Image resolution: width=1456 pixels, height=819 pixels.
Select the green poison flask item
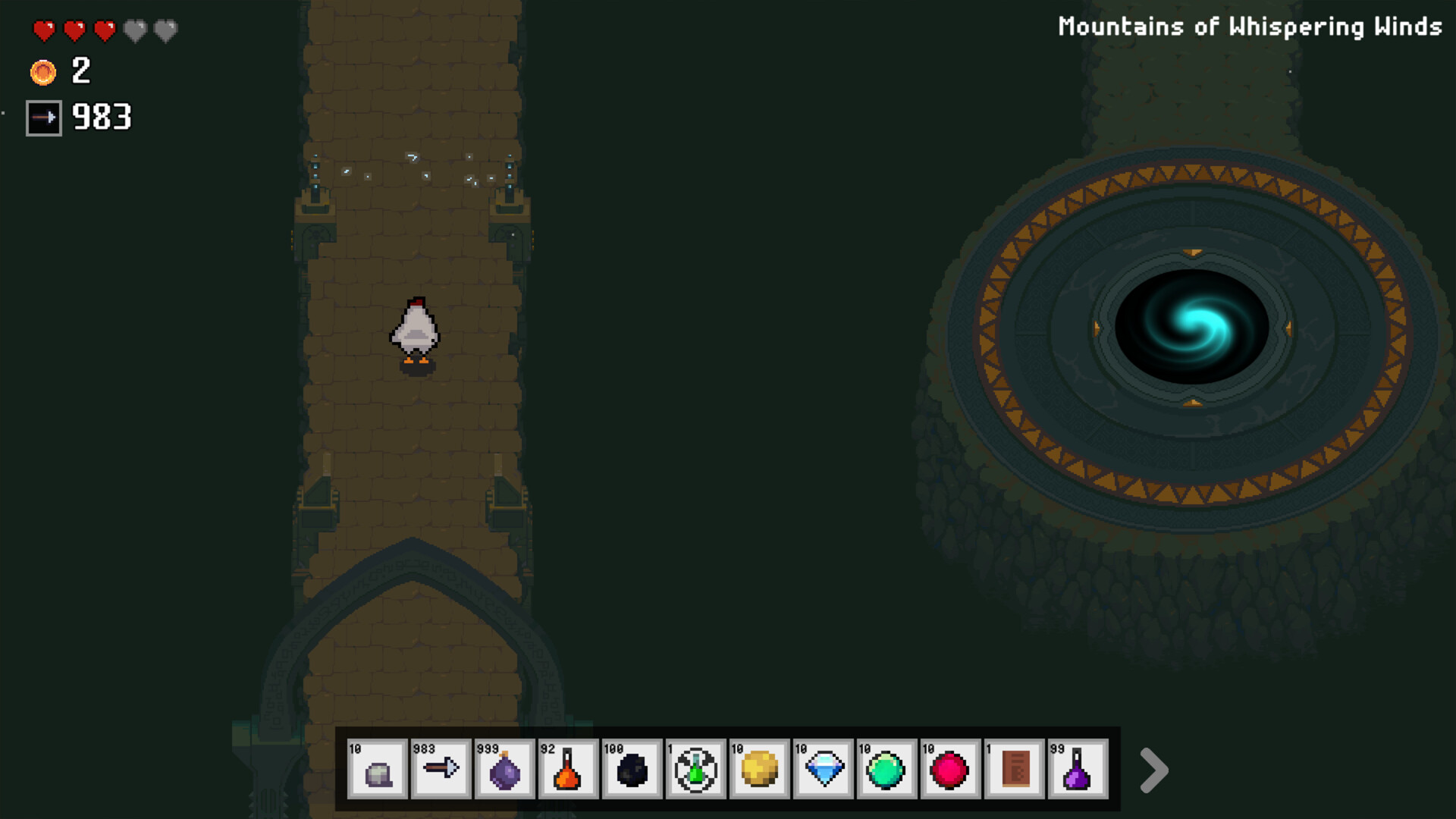tap(695, 770)
